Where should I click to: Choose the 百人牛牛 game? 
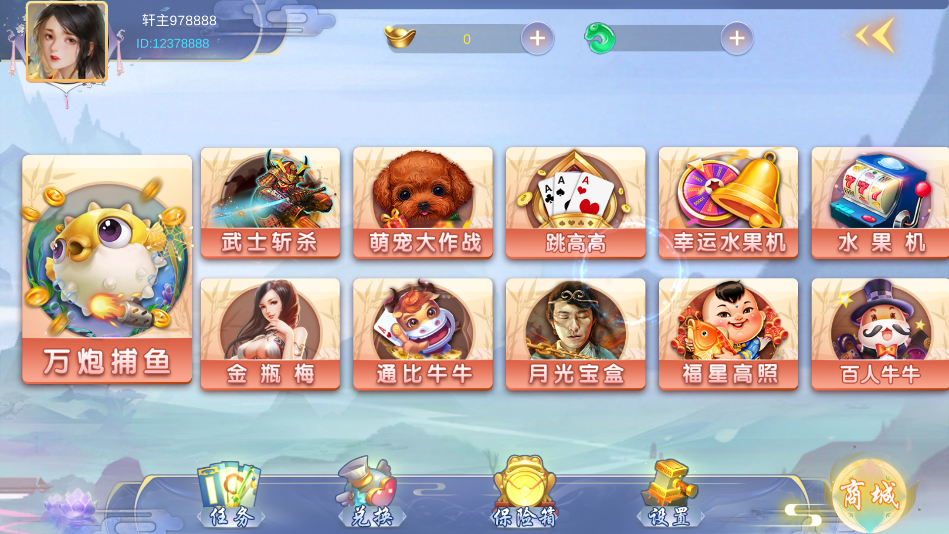(880, 333)
